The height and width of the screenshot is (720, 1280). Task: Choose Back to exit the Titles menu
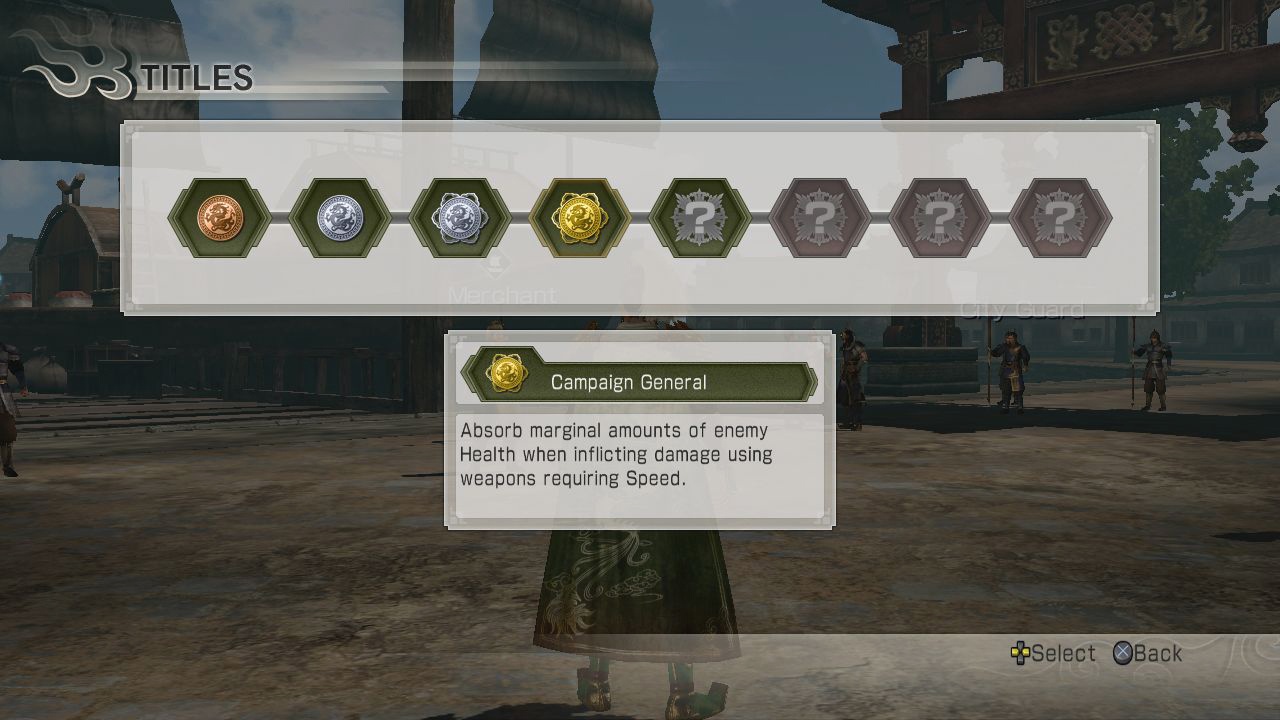tap(1157, 654)
